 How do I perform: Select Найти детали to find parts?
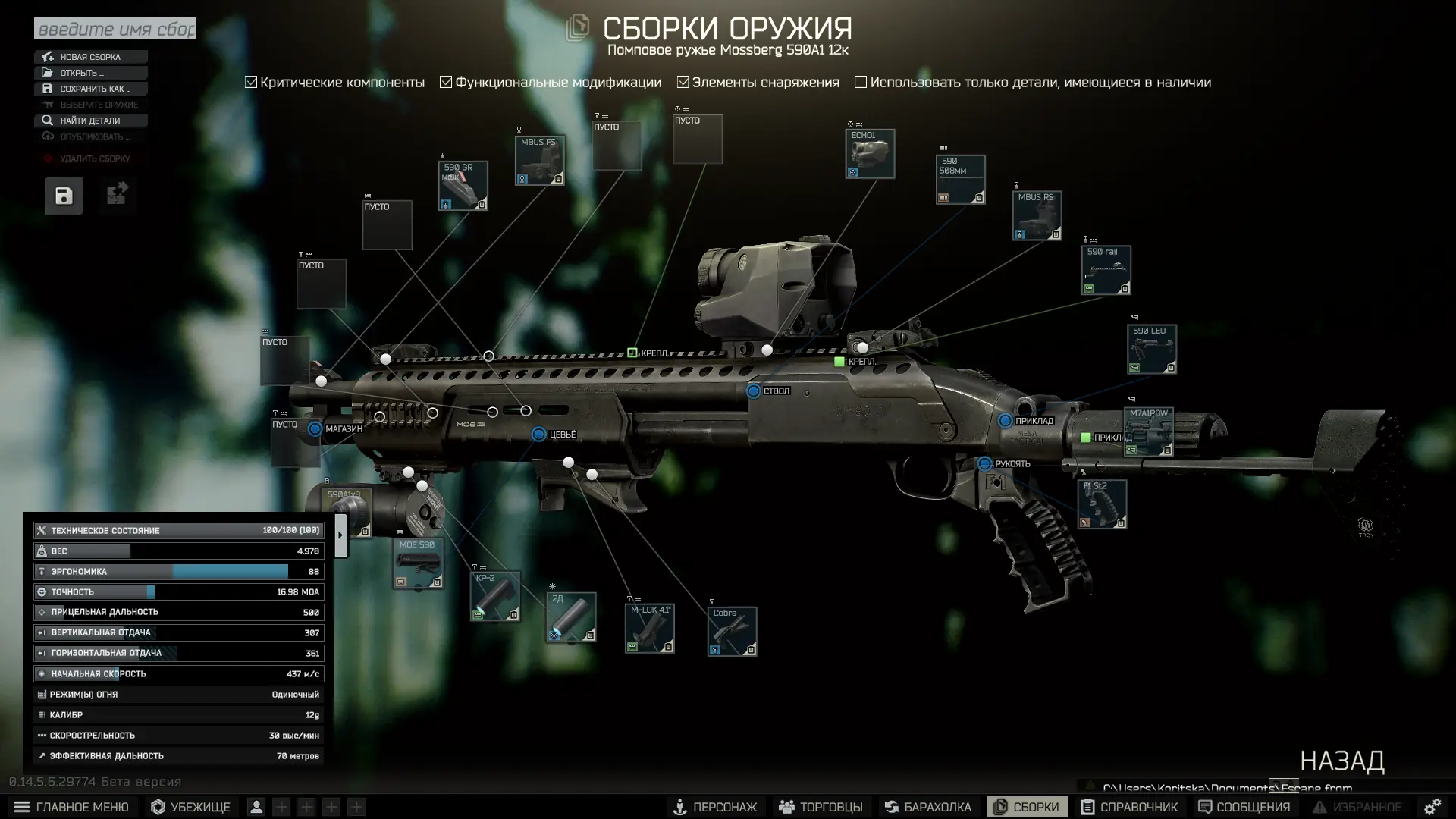[x=90, y=121]
